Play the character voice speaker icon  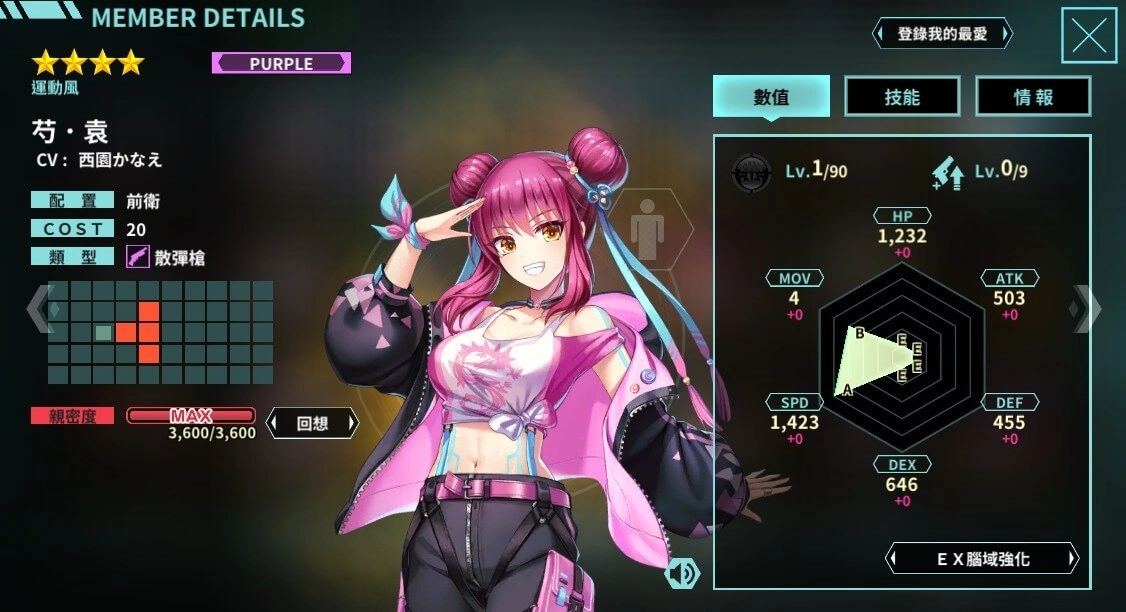point(682,573)
